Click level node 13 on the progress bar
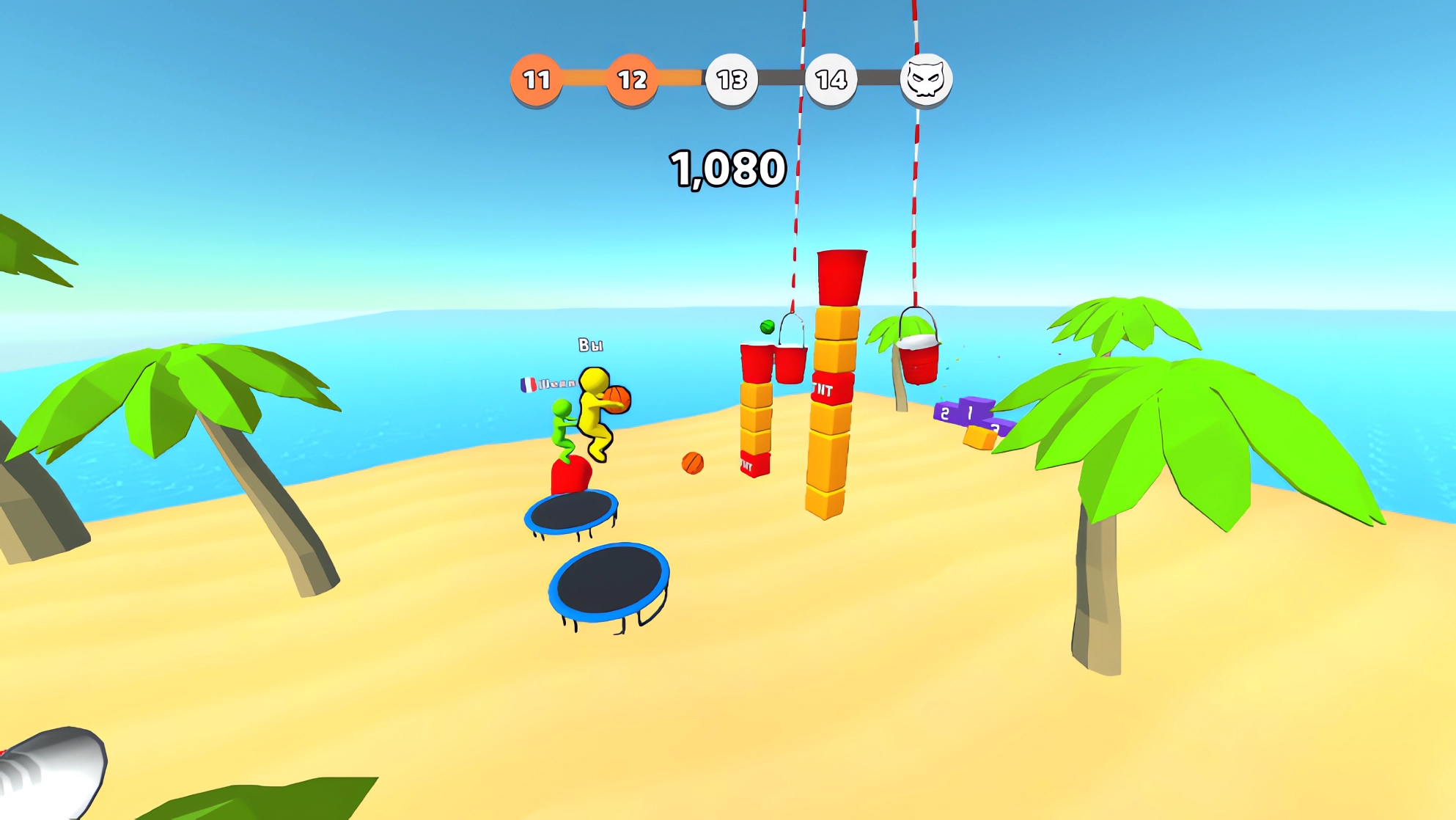This screenshot has width=1456, height=820. 730,81
